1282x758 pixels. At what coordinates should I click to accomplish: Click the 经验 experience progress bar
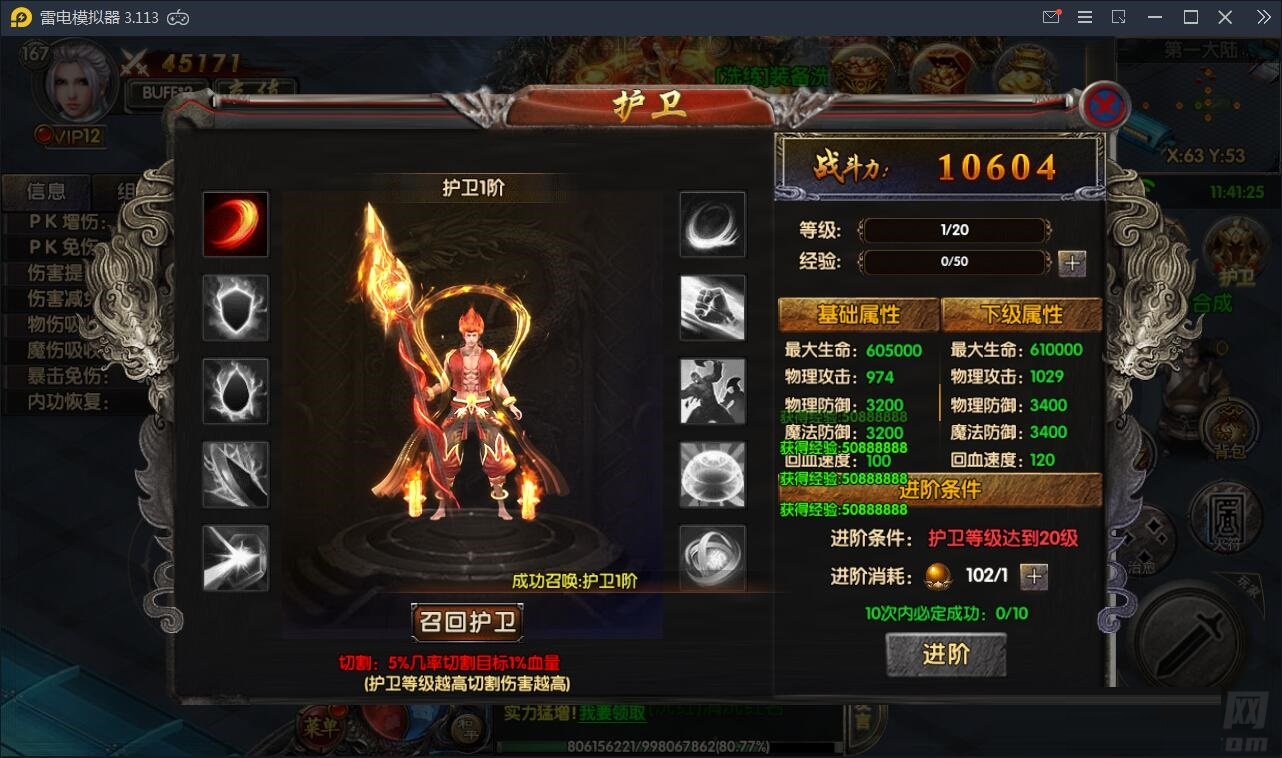click(955, 264)
